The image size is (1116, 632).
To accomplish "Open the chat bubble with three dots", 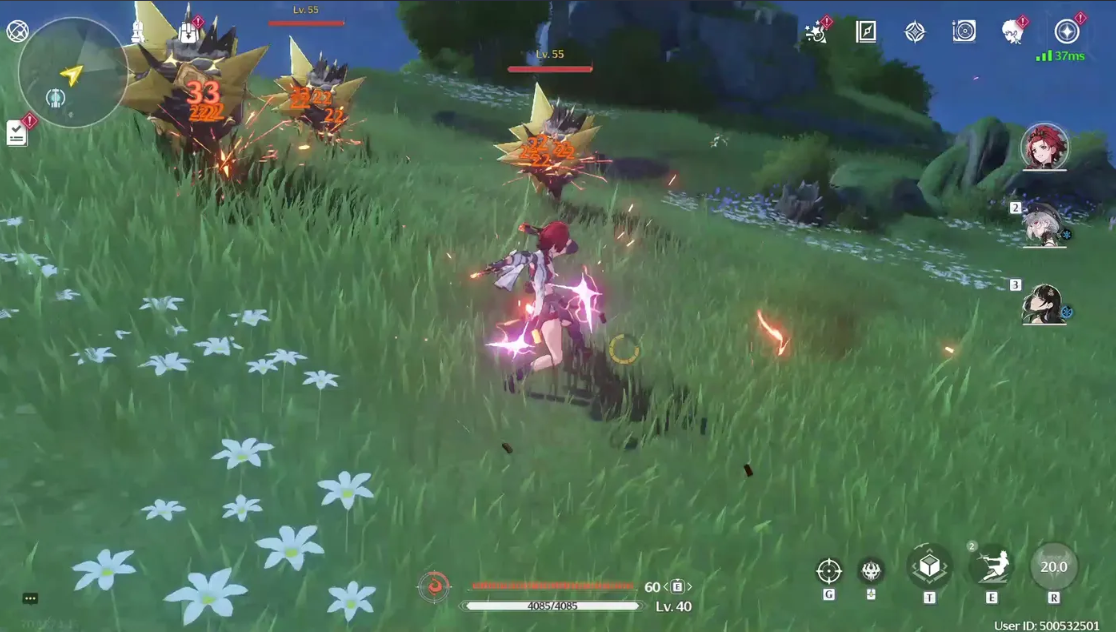I will (30, 599).
